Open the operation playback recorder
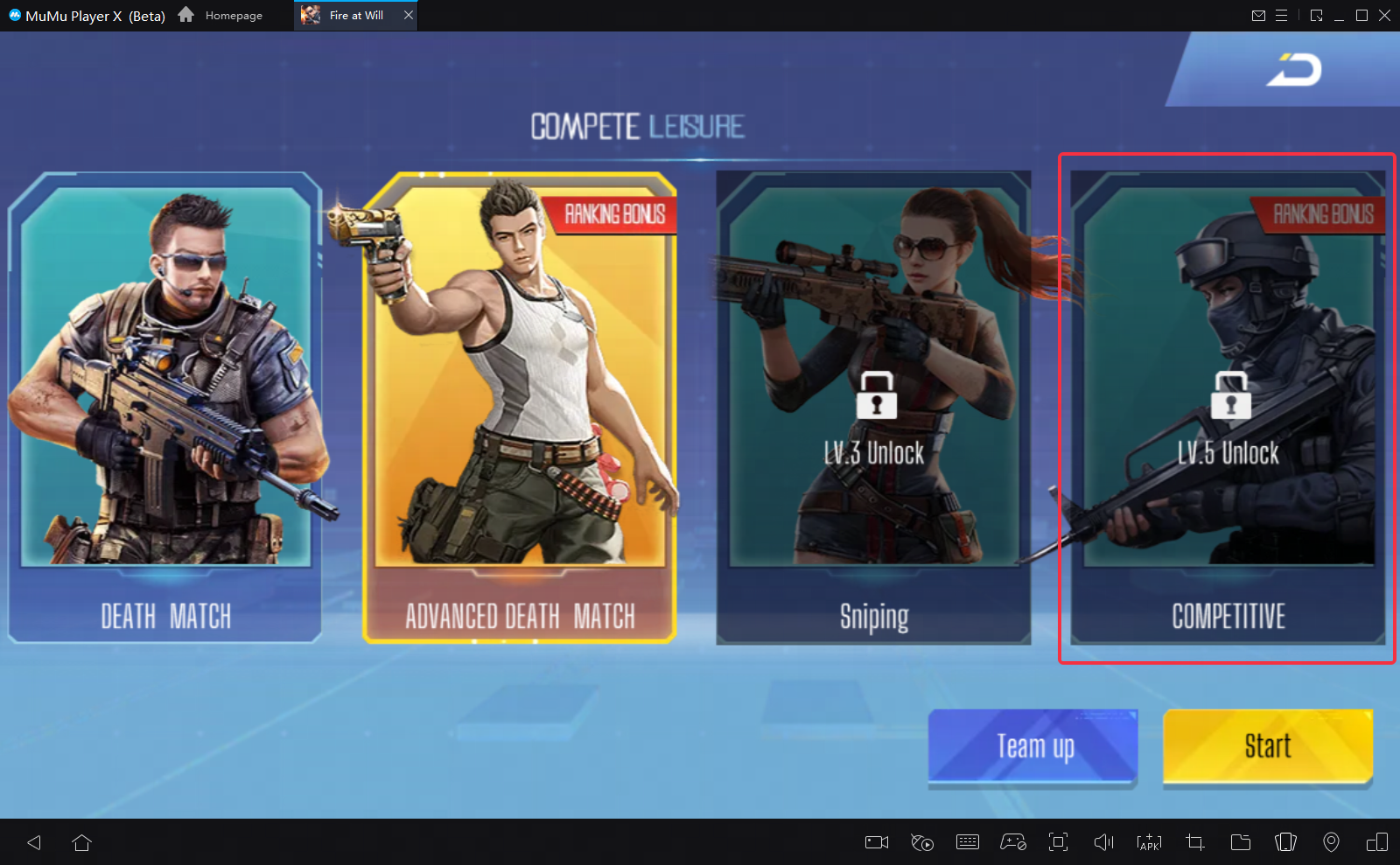This screenshot has width=1400, height=865. pos(921,842)
